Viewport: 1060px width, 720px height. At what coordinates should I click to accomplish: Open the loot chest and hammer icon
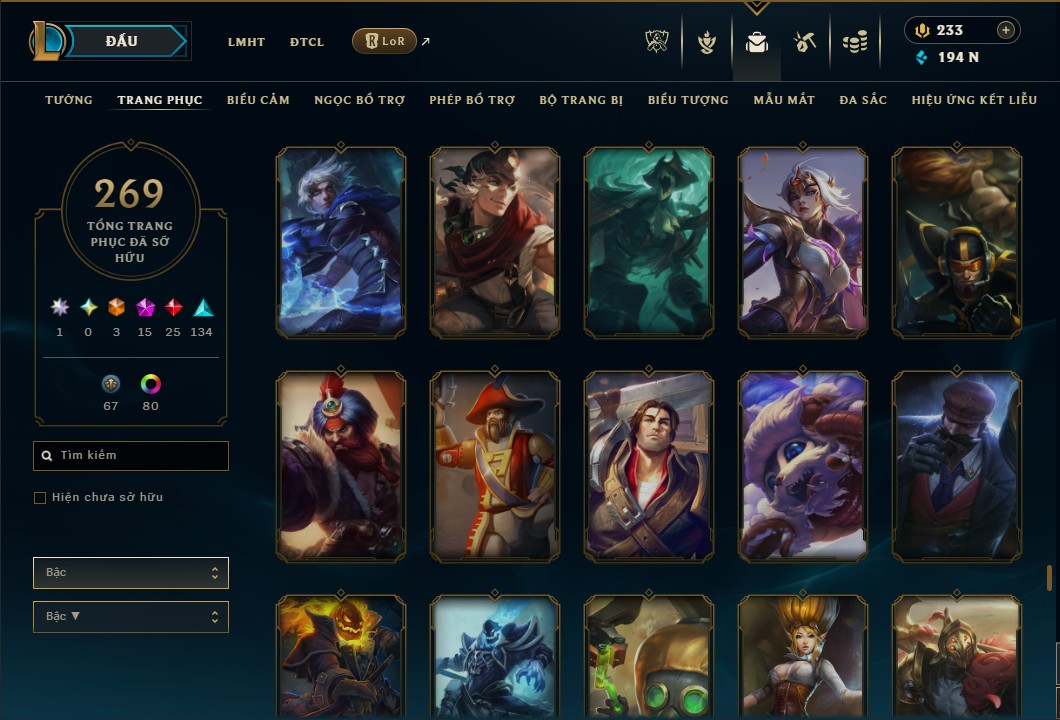click(x=805, y=42)
